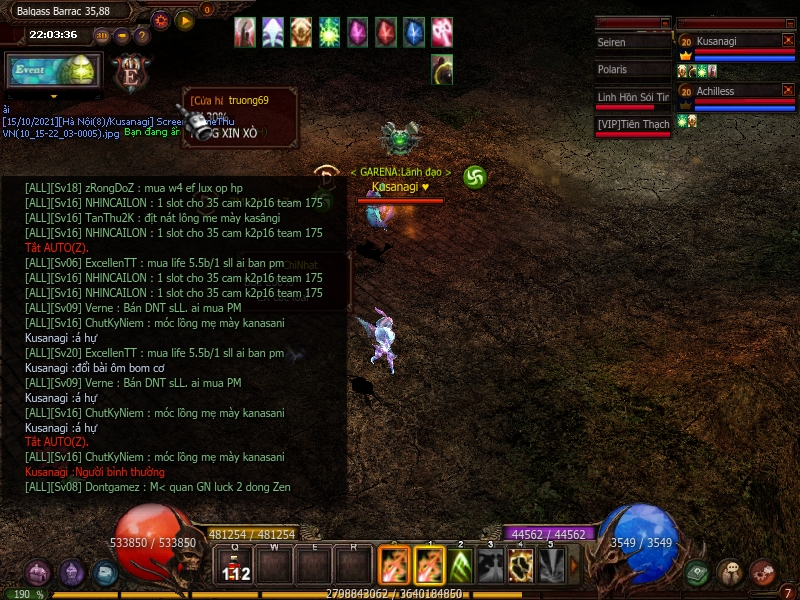This screenshot has width=800, height=600.
Task: Click the green swirl icon beside Kusanagi's name
Action: click(x=475, y=177)
